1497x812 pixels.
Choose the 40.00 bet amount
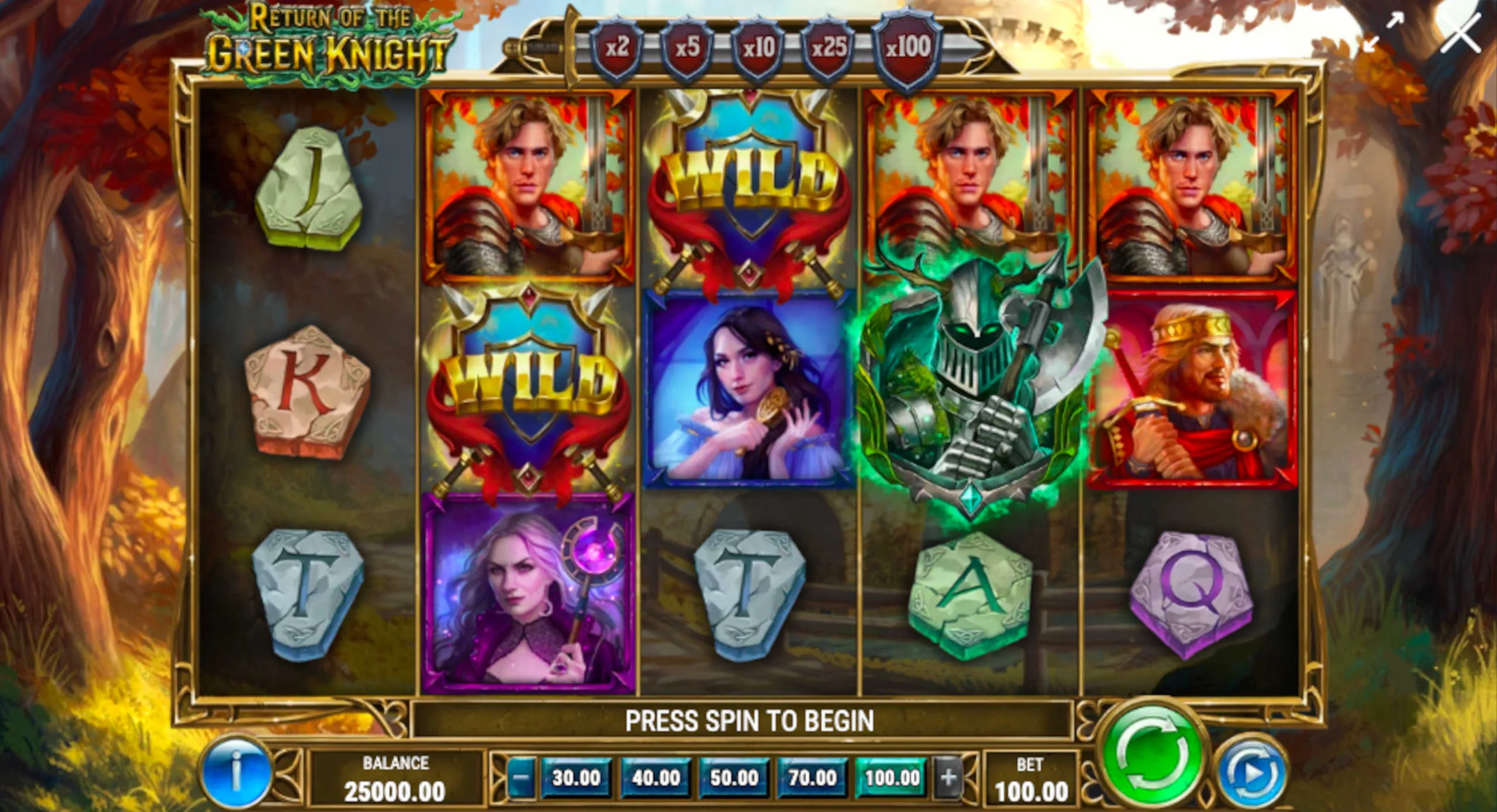click(x=656, y=778)
